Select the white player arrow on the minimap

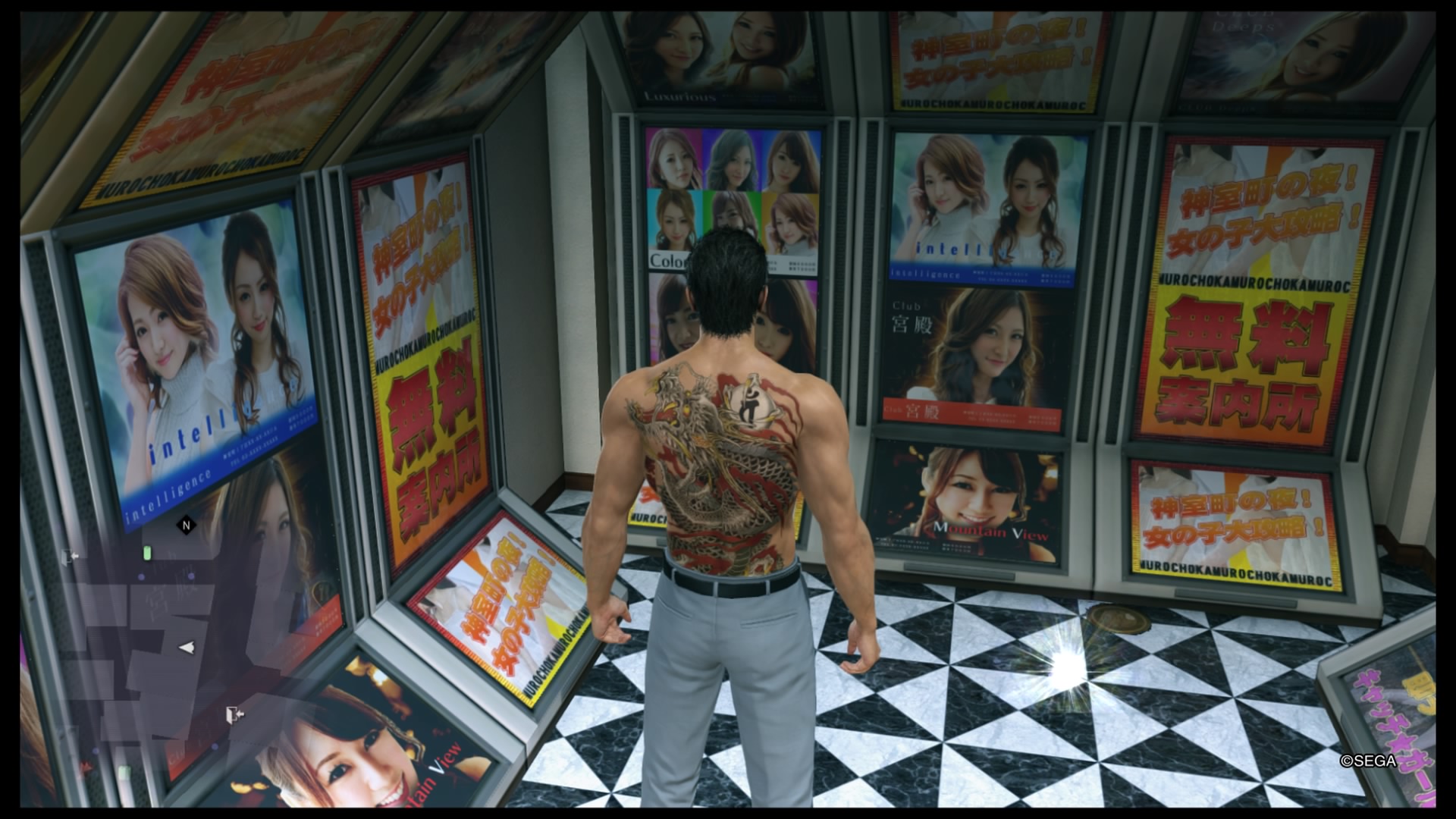pyautogui.click(x=186, y=647)
